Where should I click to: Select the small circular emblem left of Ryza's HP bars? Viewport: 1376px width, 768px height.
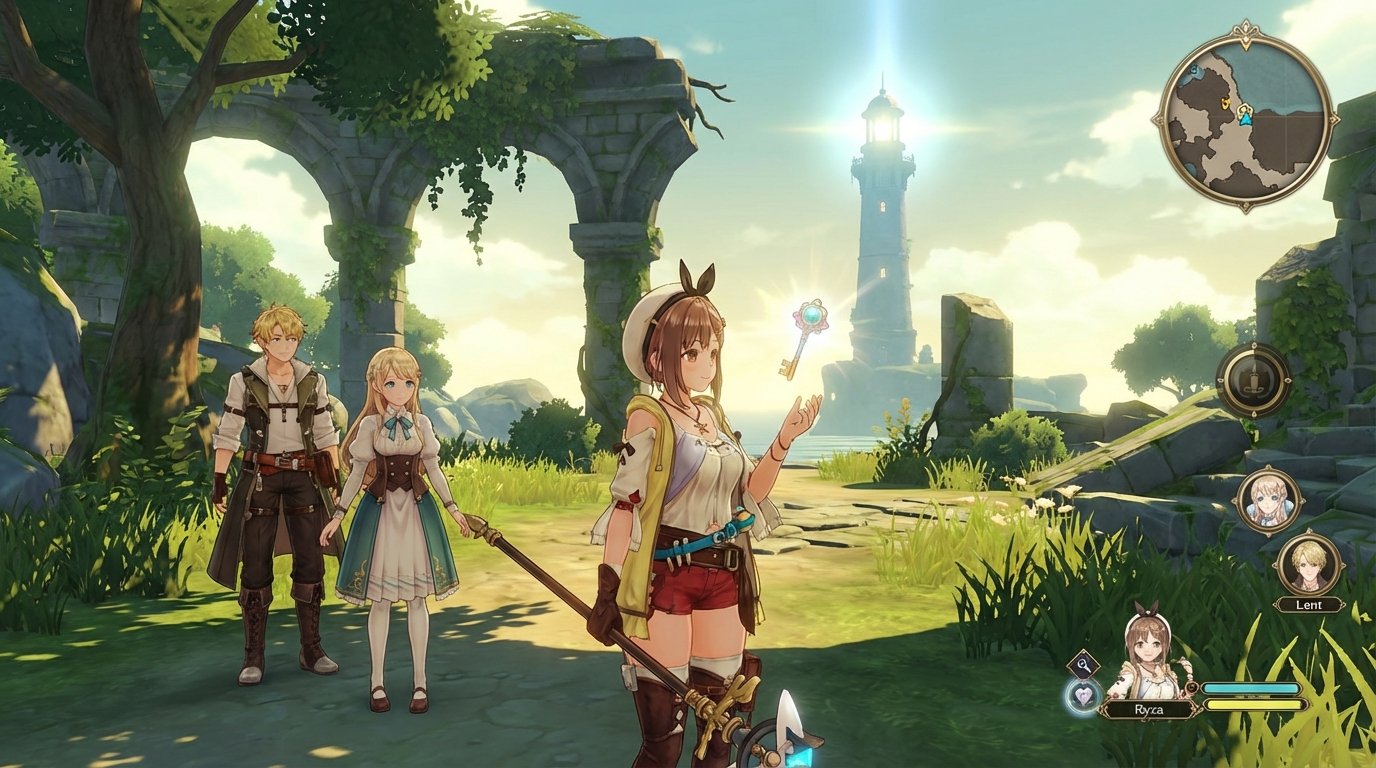click(x=1190, y=689)
